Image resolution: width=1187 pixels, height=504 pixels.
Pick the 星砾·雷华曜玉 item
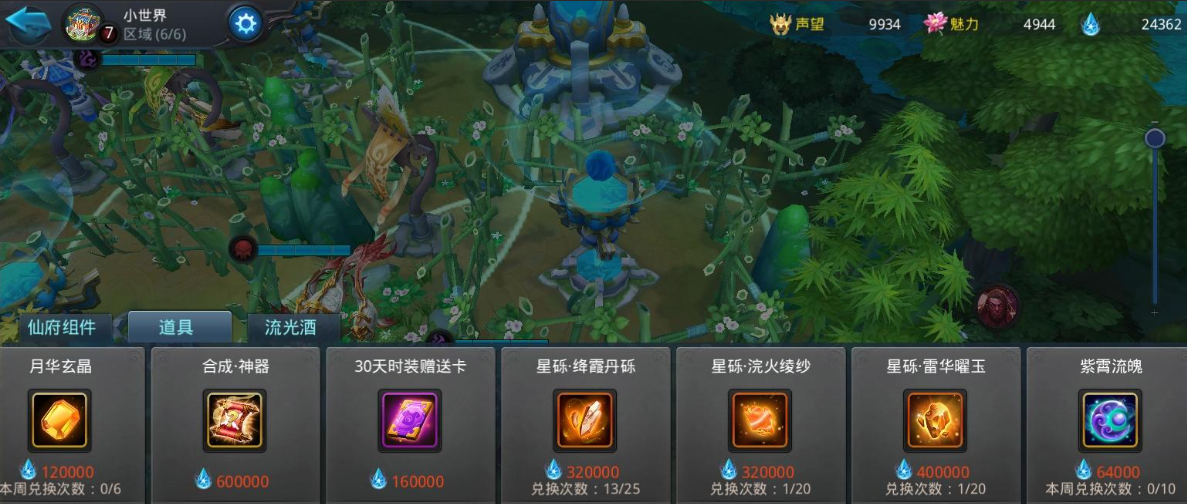935,420
